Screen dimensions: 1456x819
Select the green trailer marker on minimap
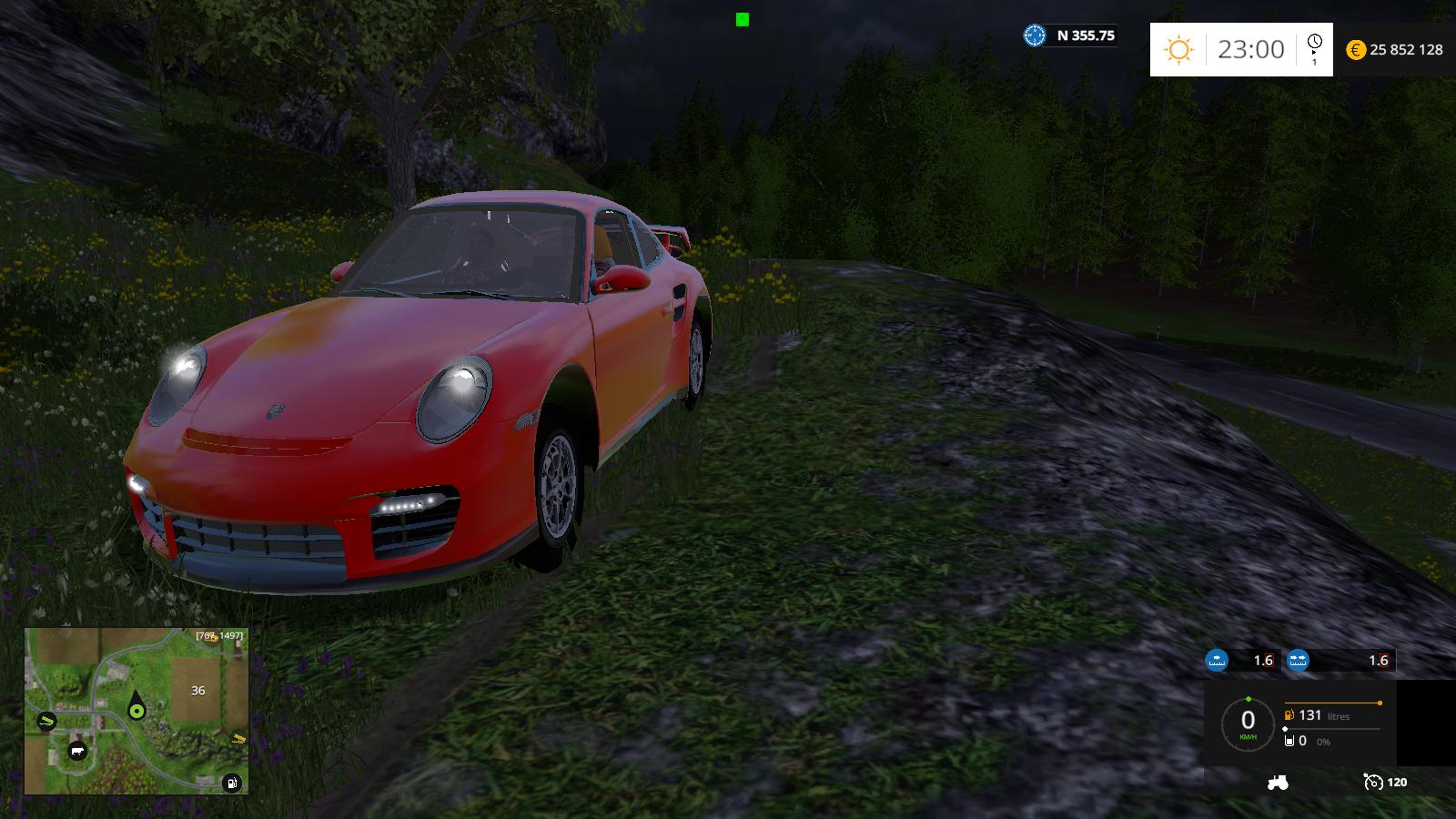[x=45, y=722]
